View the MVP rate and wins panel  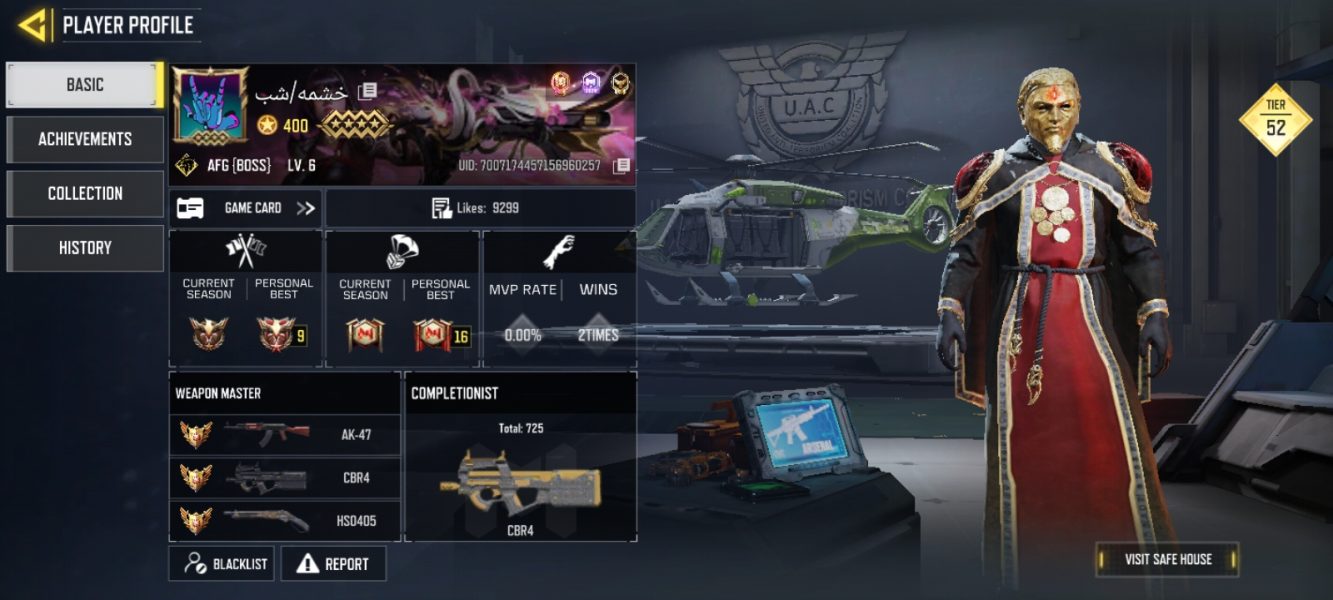558,298
